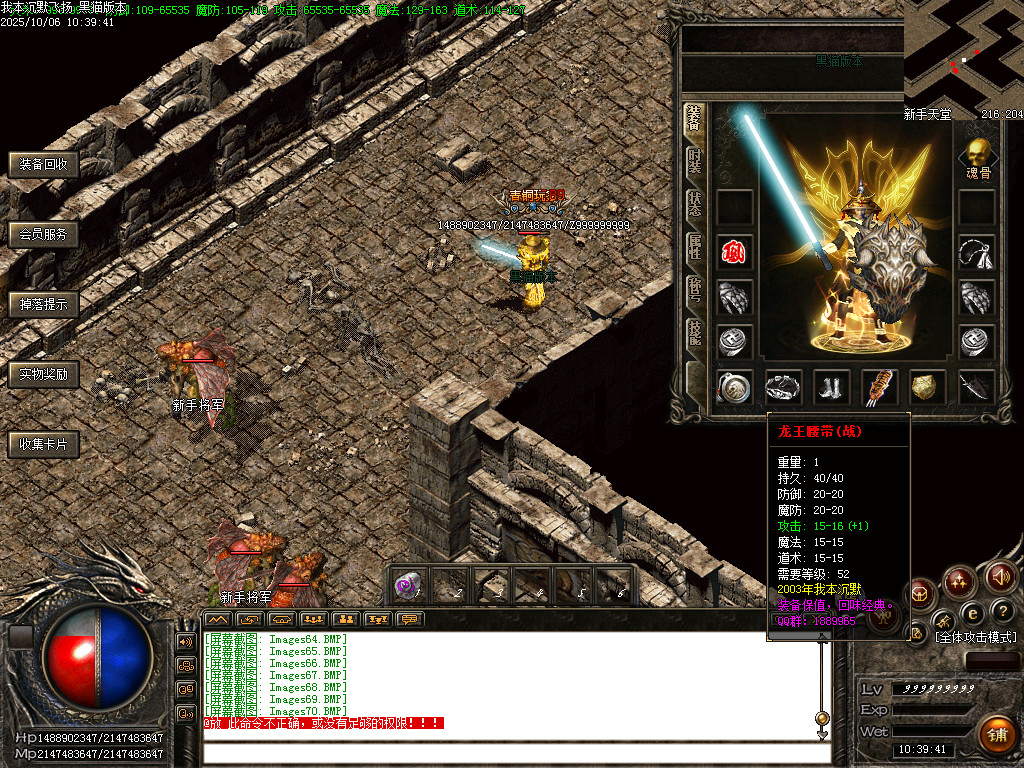The image size is (1024, 768).
Task: Switch to the 状态 status tab
Action: click(694, 204)
